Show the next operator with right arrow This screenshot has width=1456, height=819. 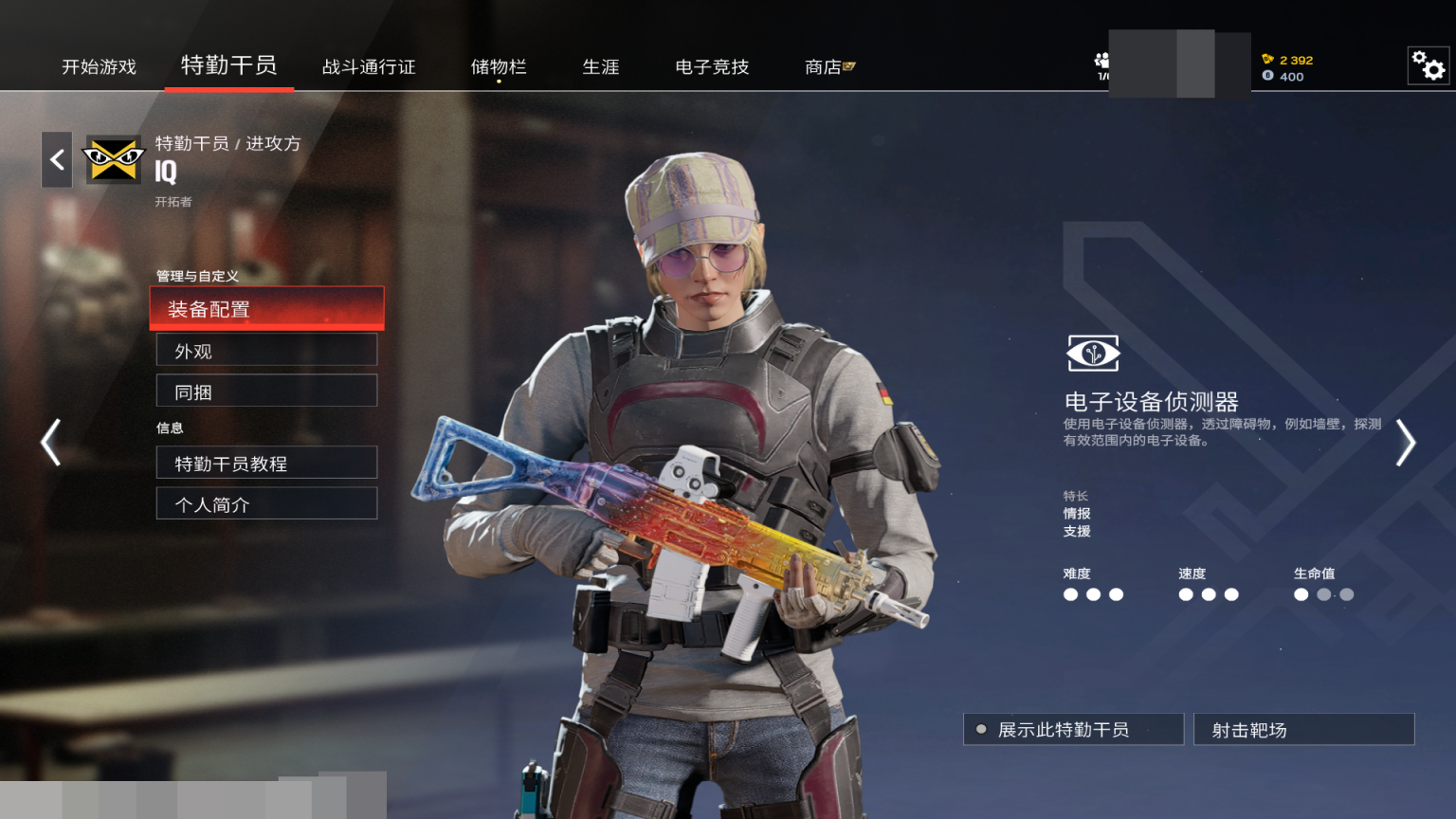1405,443
